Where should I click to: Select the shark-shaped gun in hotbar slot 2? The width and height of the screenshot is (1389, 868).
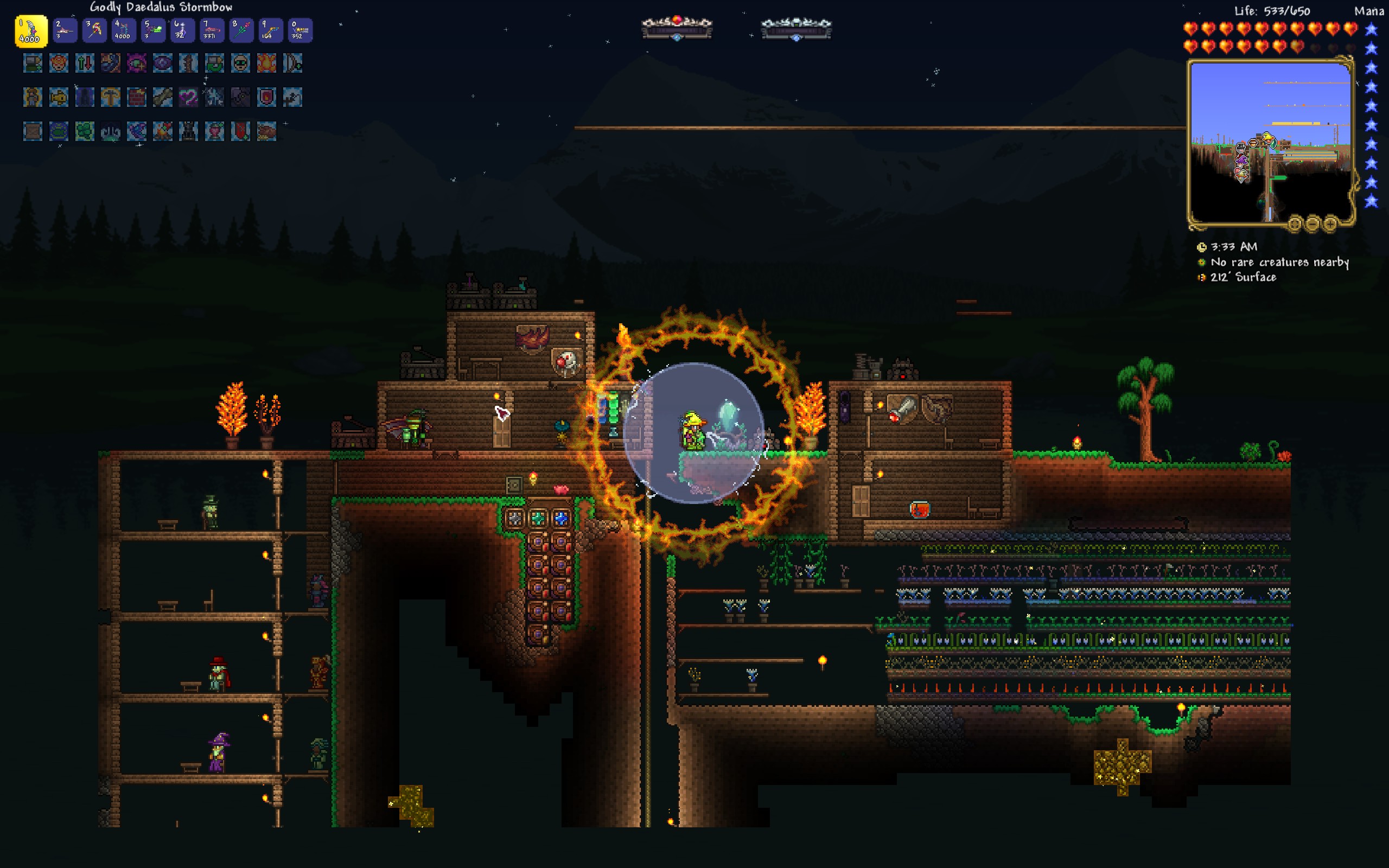(x=64, y=30)
